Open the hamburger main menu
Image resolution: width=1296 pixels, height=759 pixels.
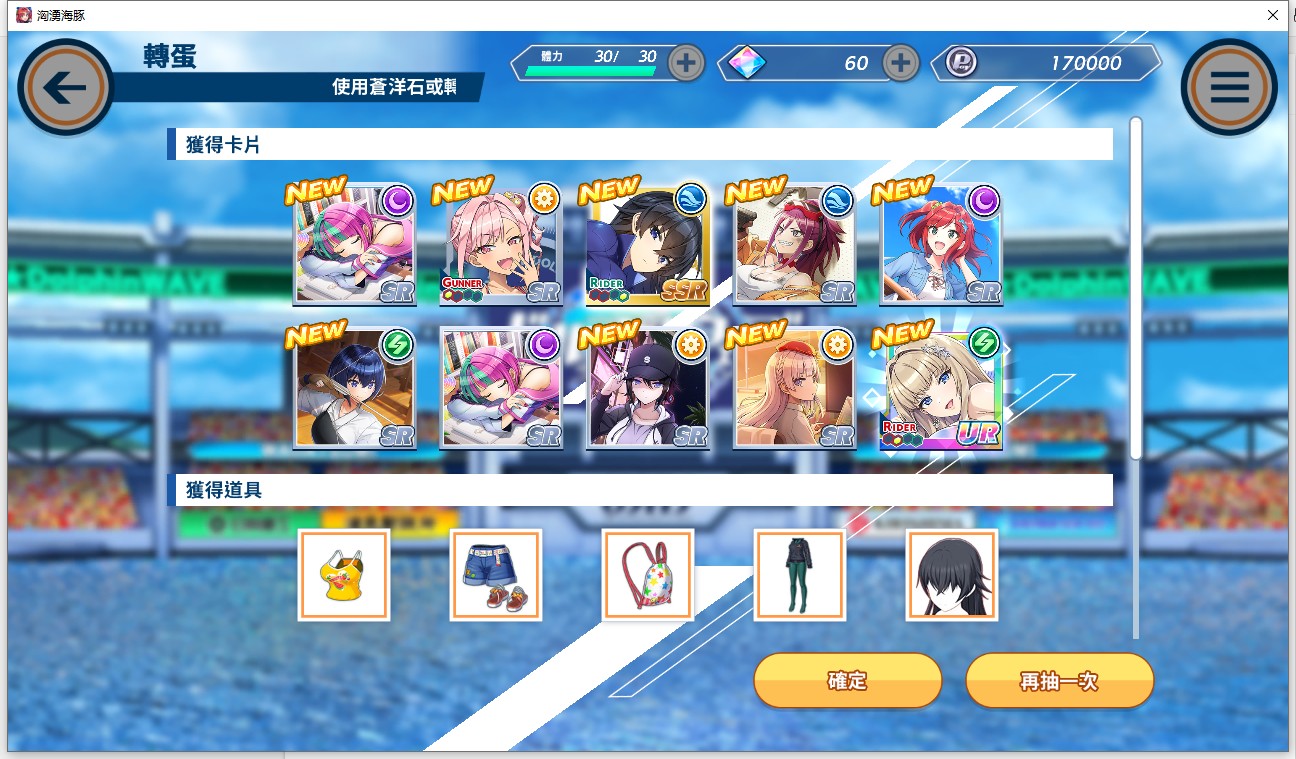(x=1229, y=88)
